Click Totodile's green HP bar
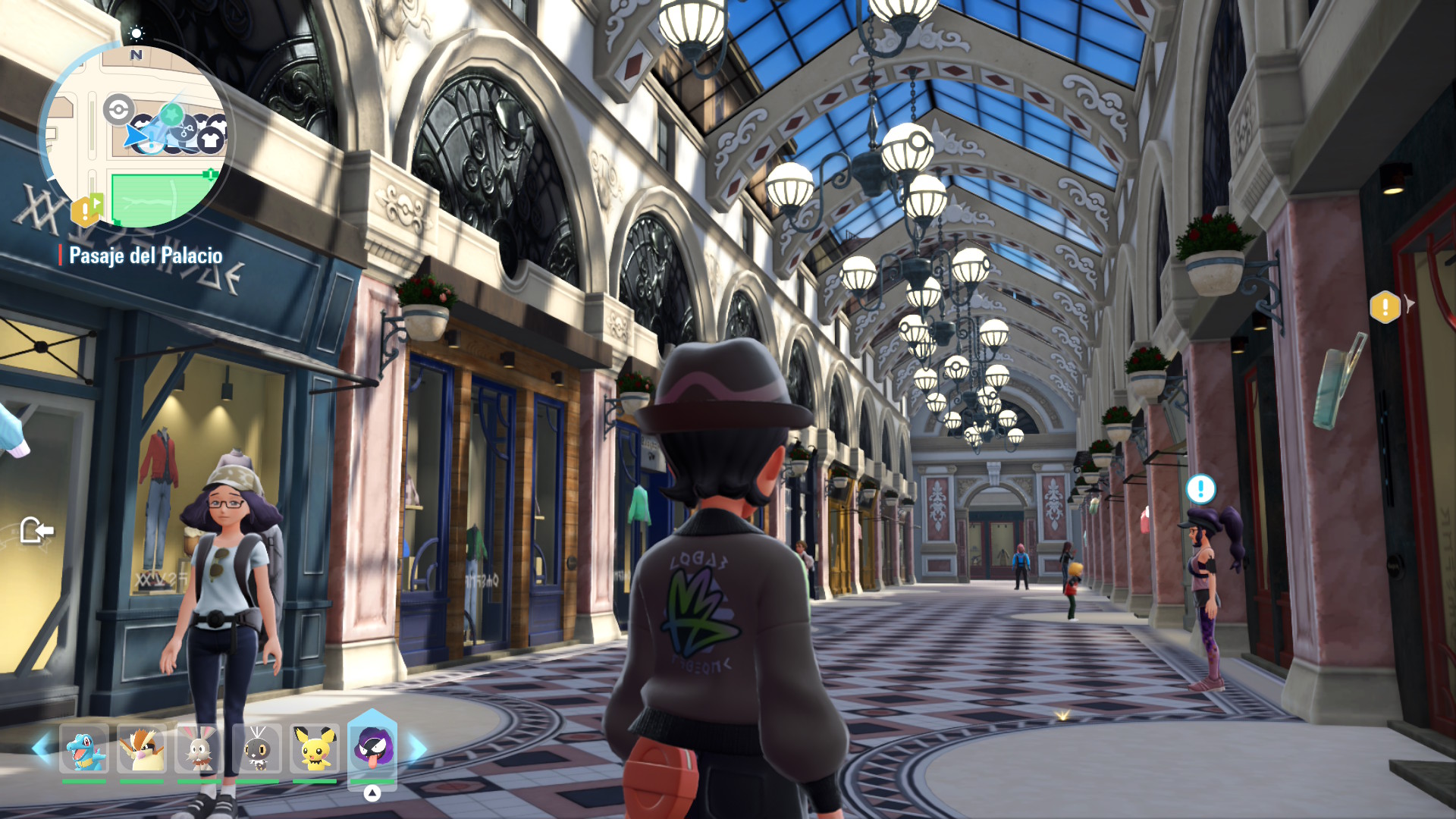The height and width of the screenshot is (819, 1456). click(84, 781)
